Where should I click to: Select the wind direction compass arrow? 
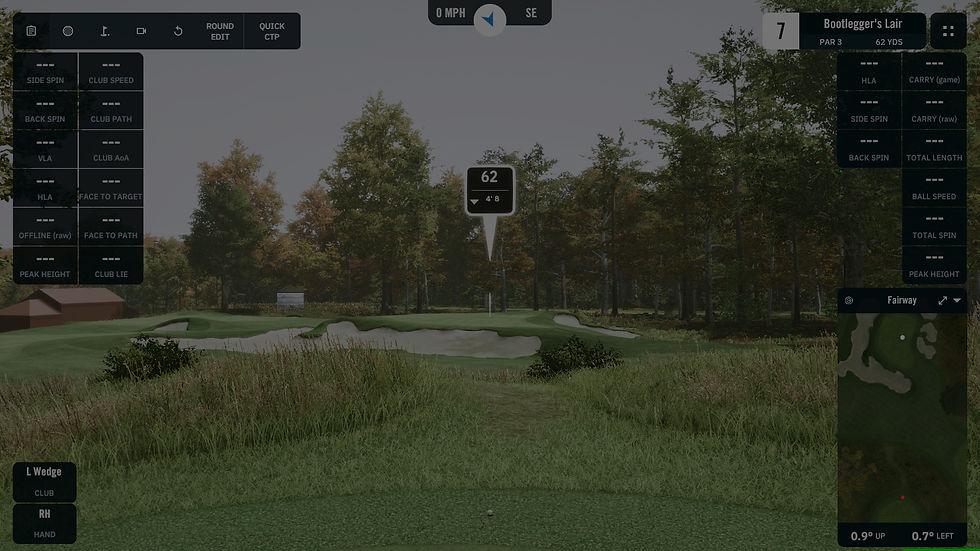(489, 17)
